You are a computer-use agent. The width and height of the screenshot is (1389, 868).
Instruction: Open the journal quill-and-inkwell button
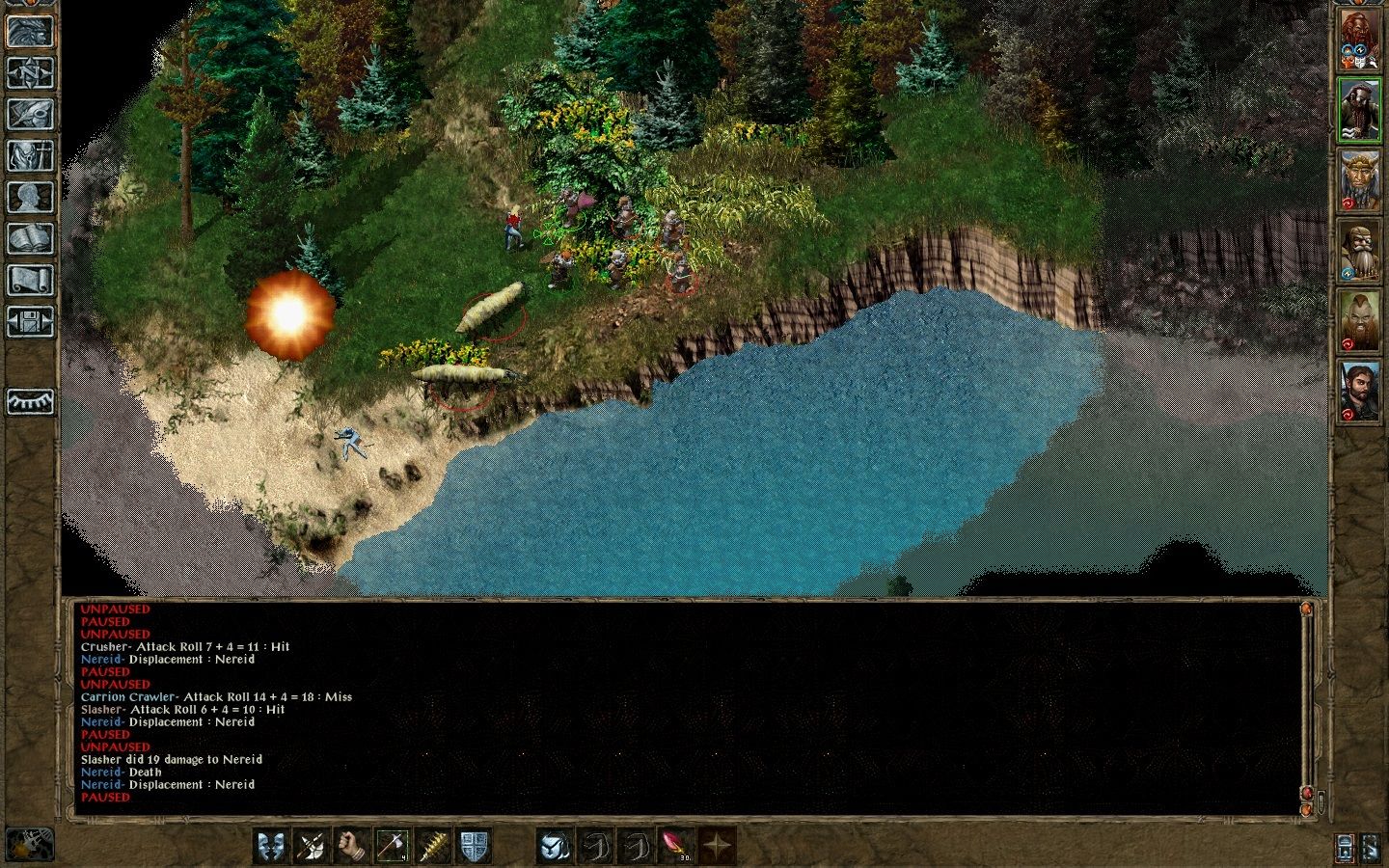30,114
